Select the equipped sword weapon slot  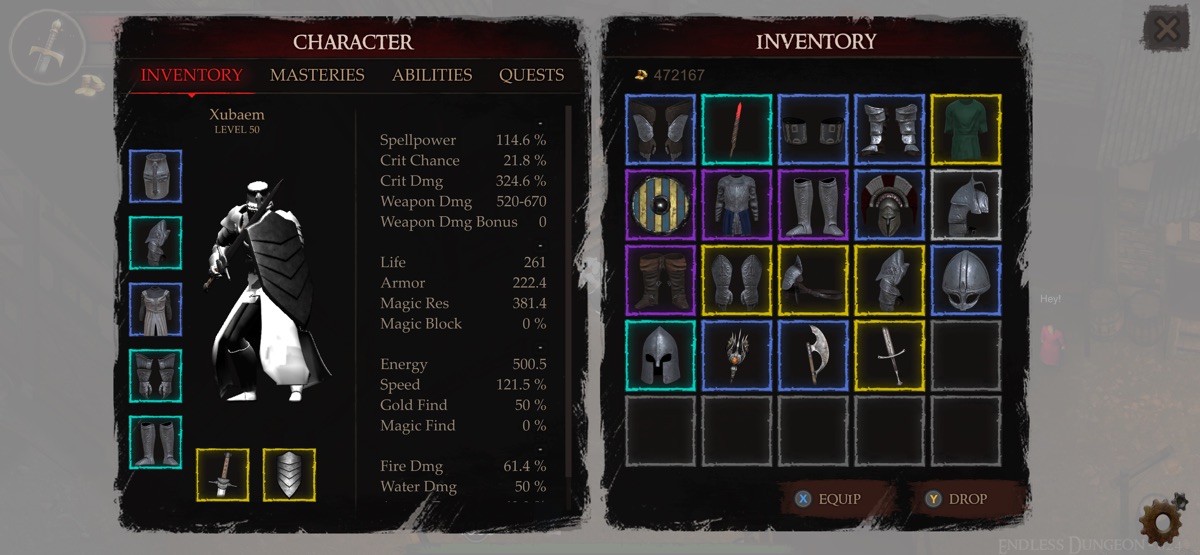222,474
